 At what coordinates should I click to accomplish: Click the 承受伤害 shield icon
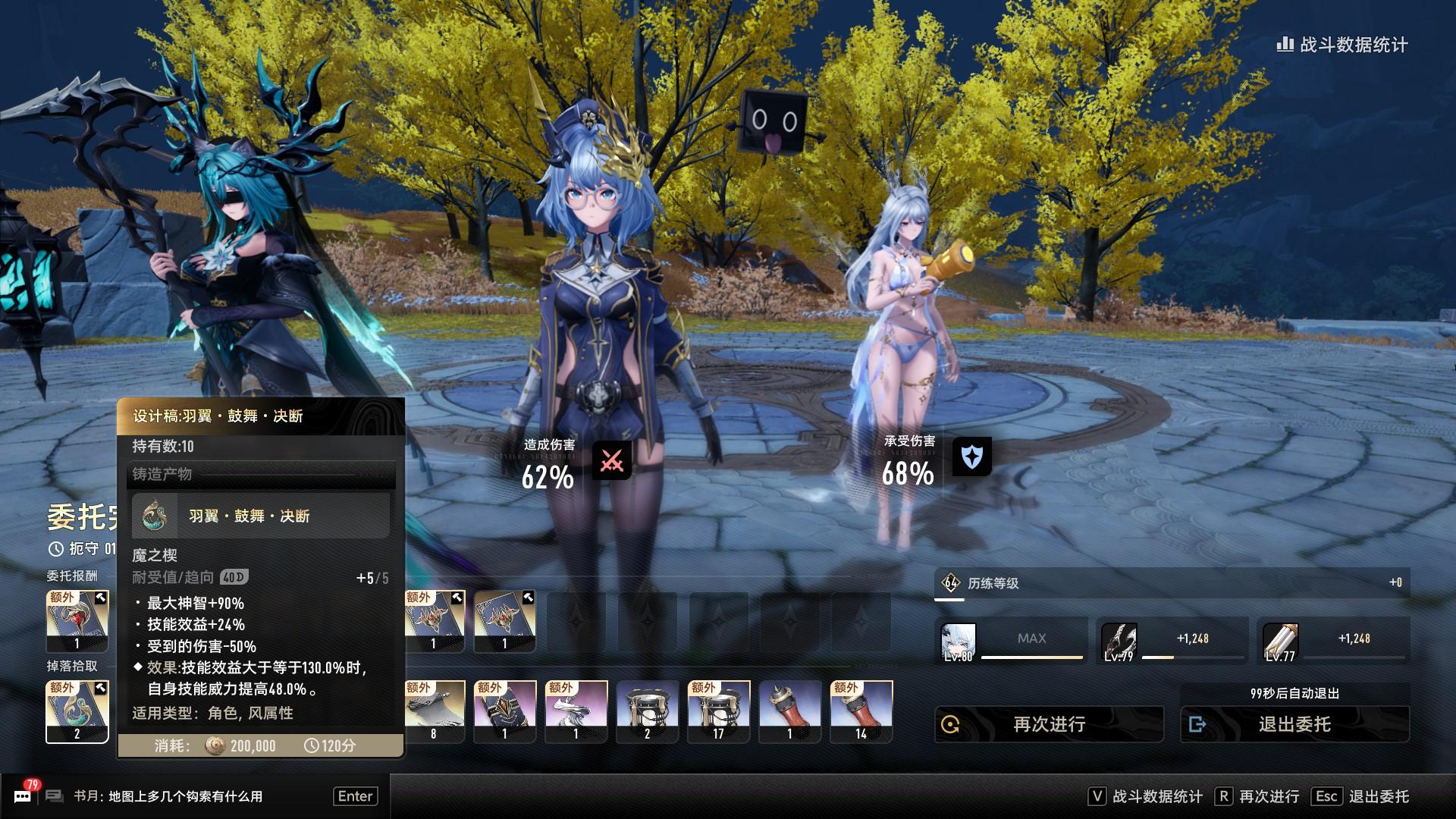pos(971,457)
